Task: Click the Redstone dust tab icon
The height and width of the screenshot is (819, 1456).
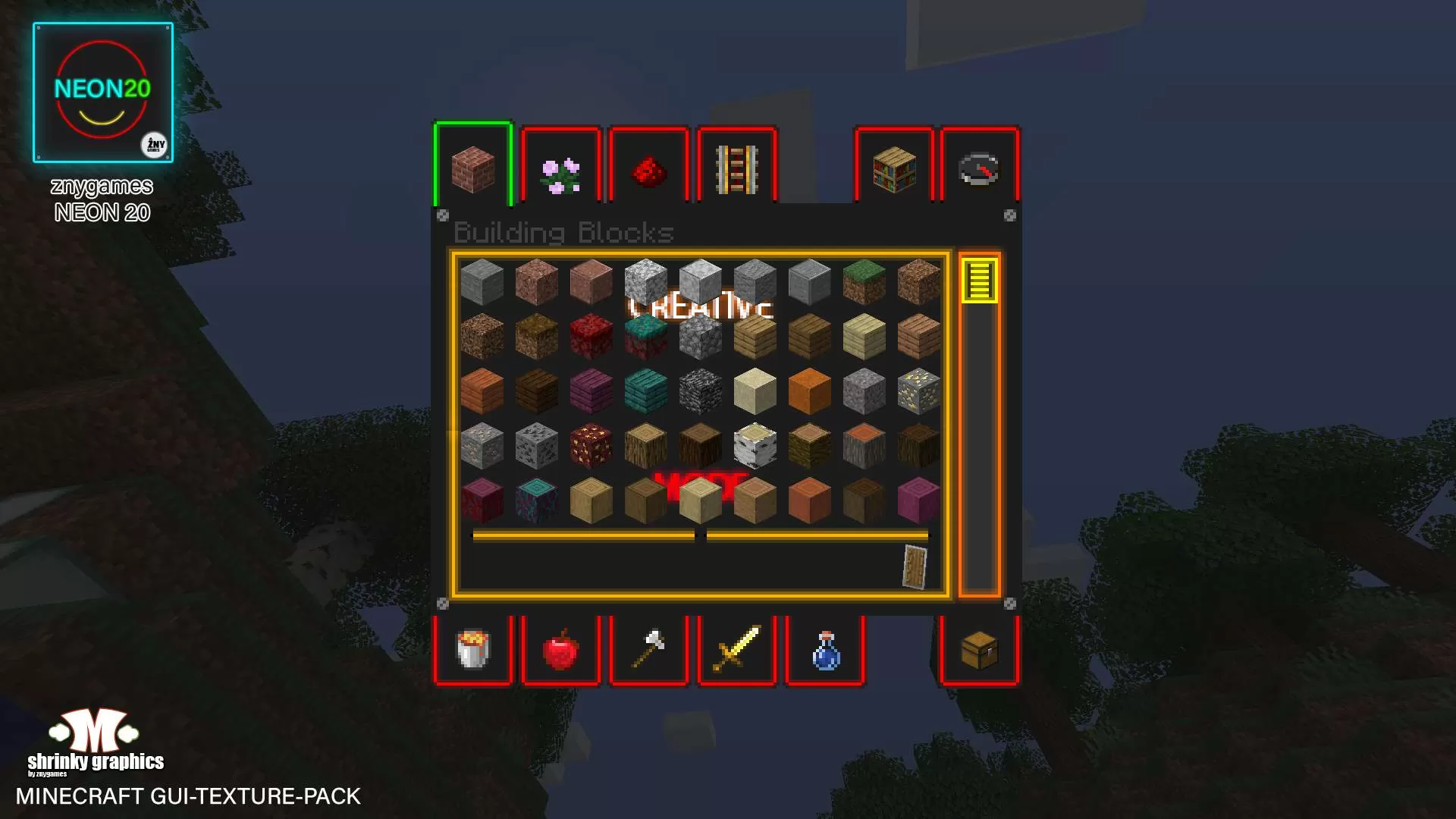Action: 649,168
